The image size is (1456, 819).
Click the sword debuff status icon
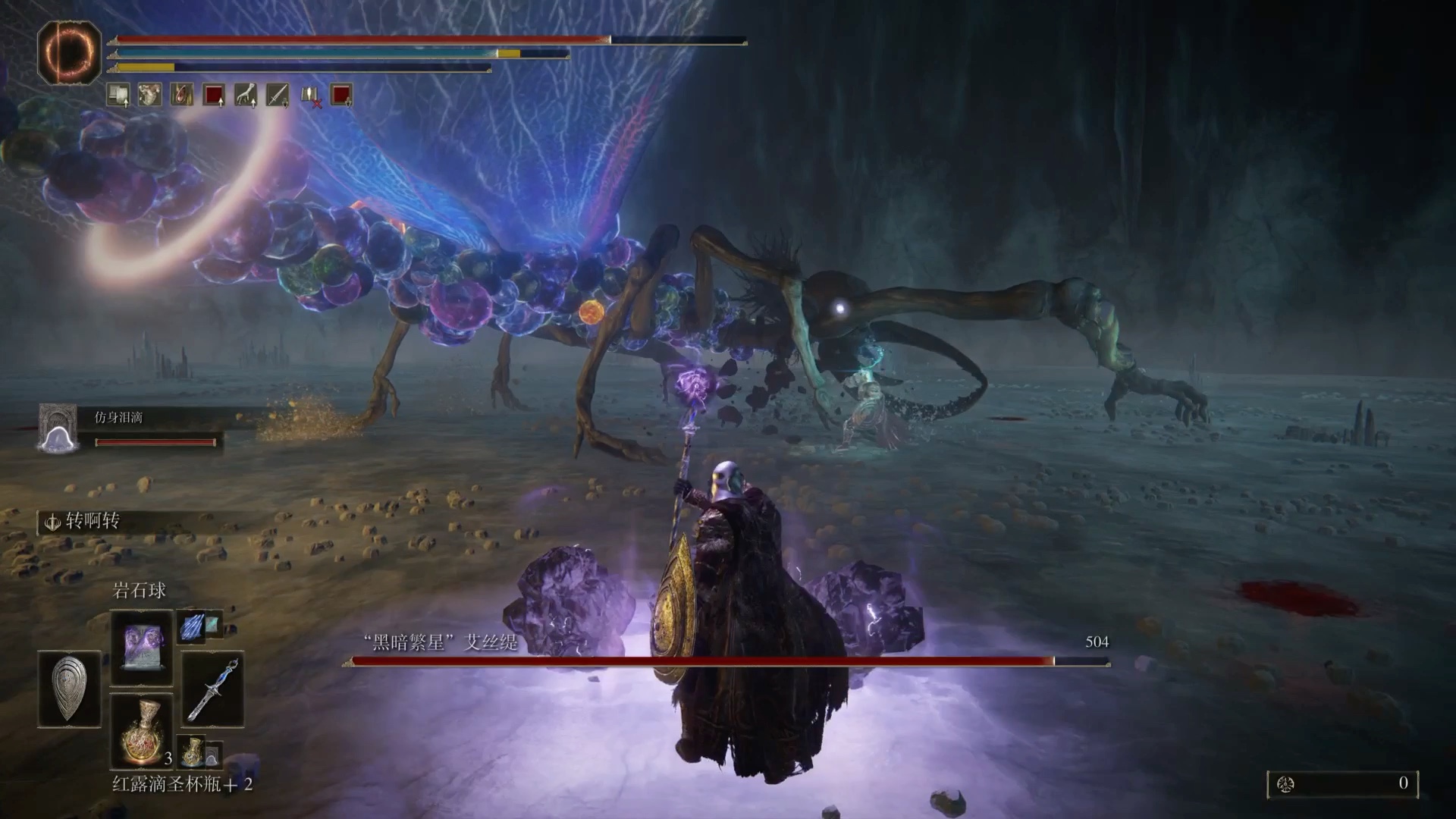278,96
